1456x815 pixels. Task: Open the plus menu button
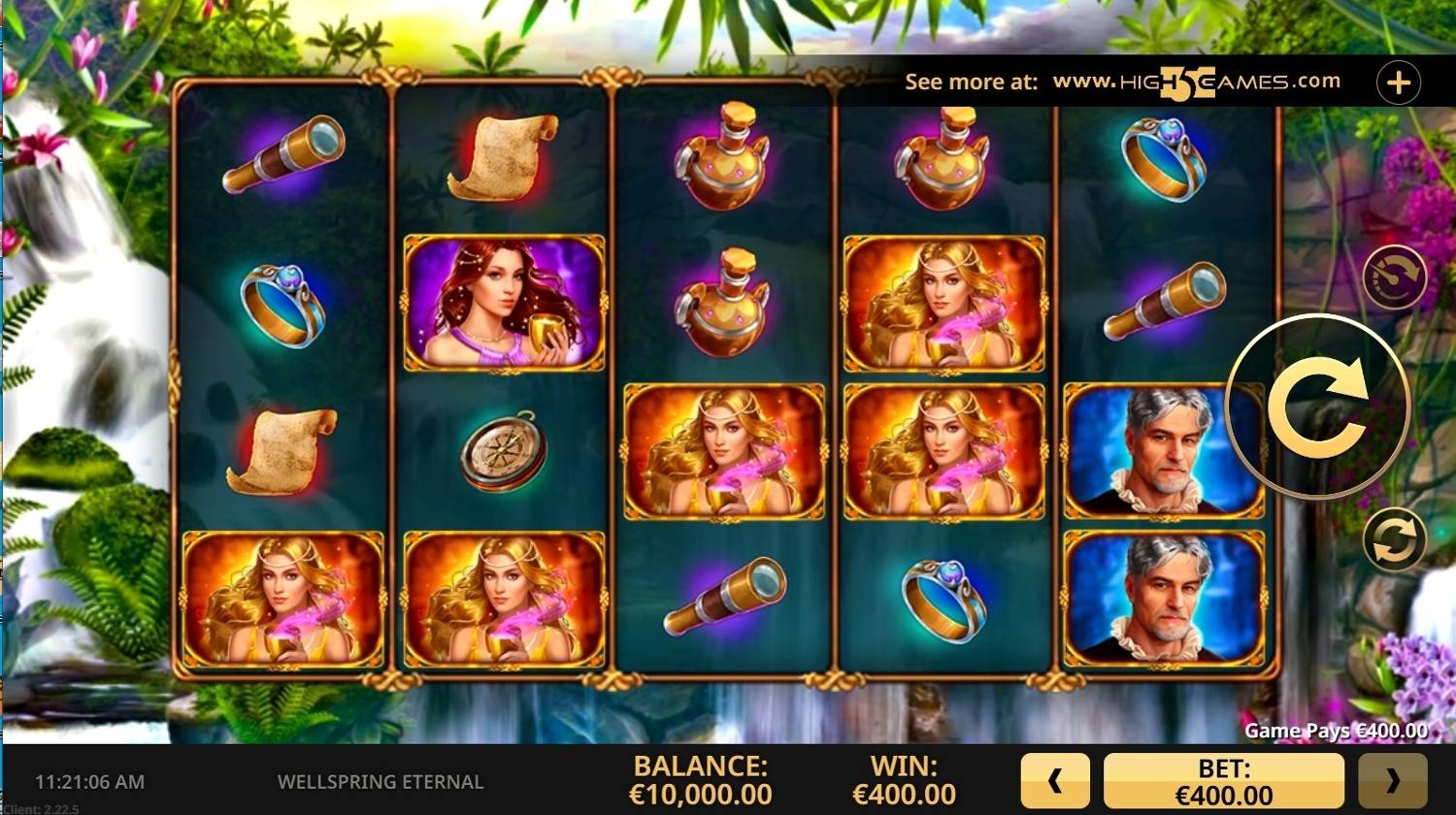pyautogui.click(x=1398, y=83)
